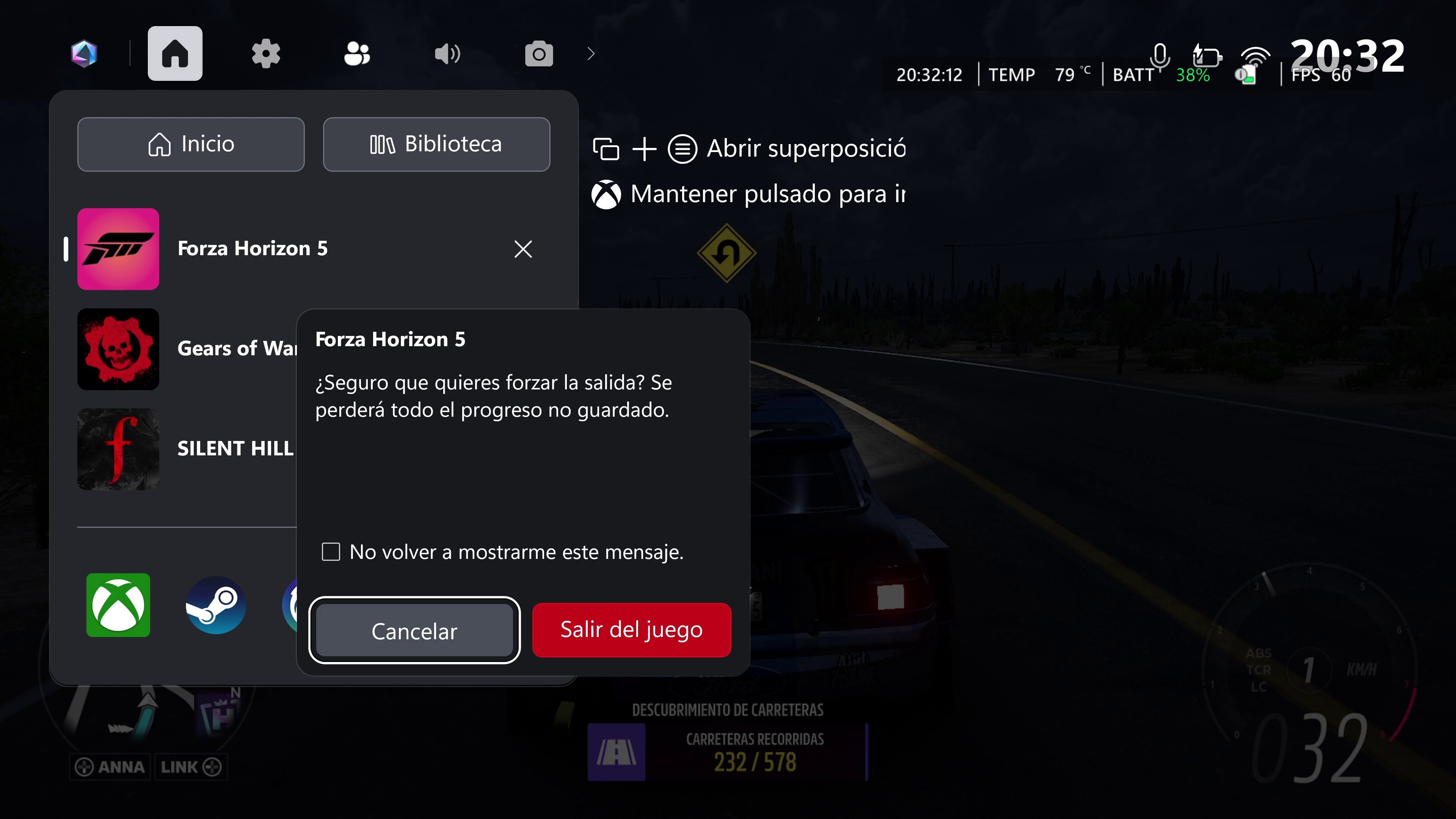The width and height of the screenshot is (1456, 819).
Task: Close Forza Horizon 5 with the X
Action: (x=523, y=249)
